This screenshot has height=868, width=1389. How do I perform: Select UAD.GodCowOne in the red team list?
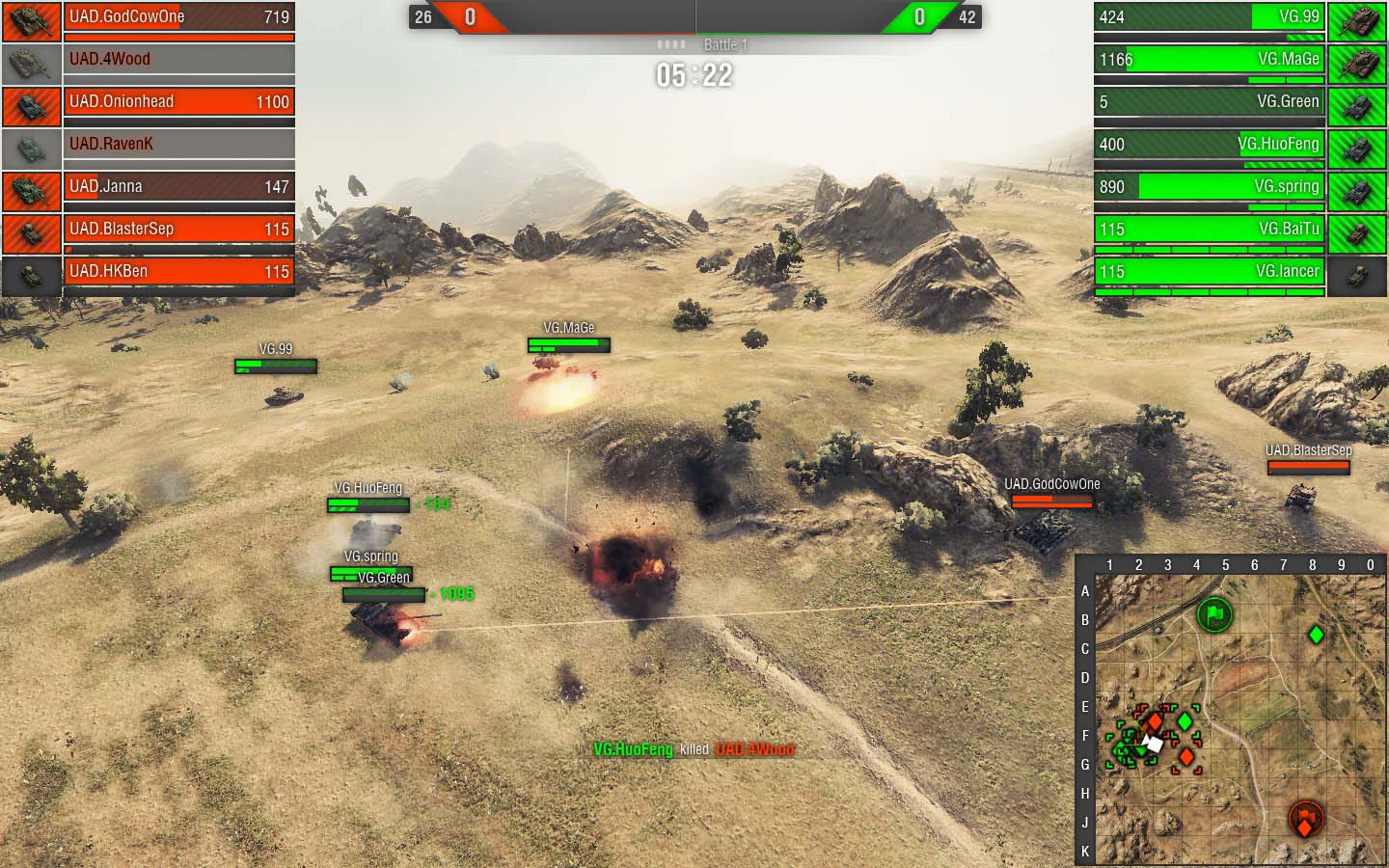pos(178,17)
